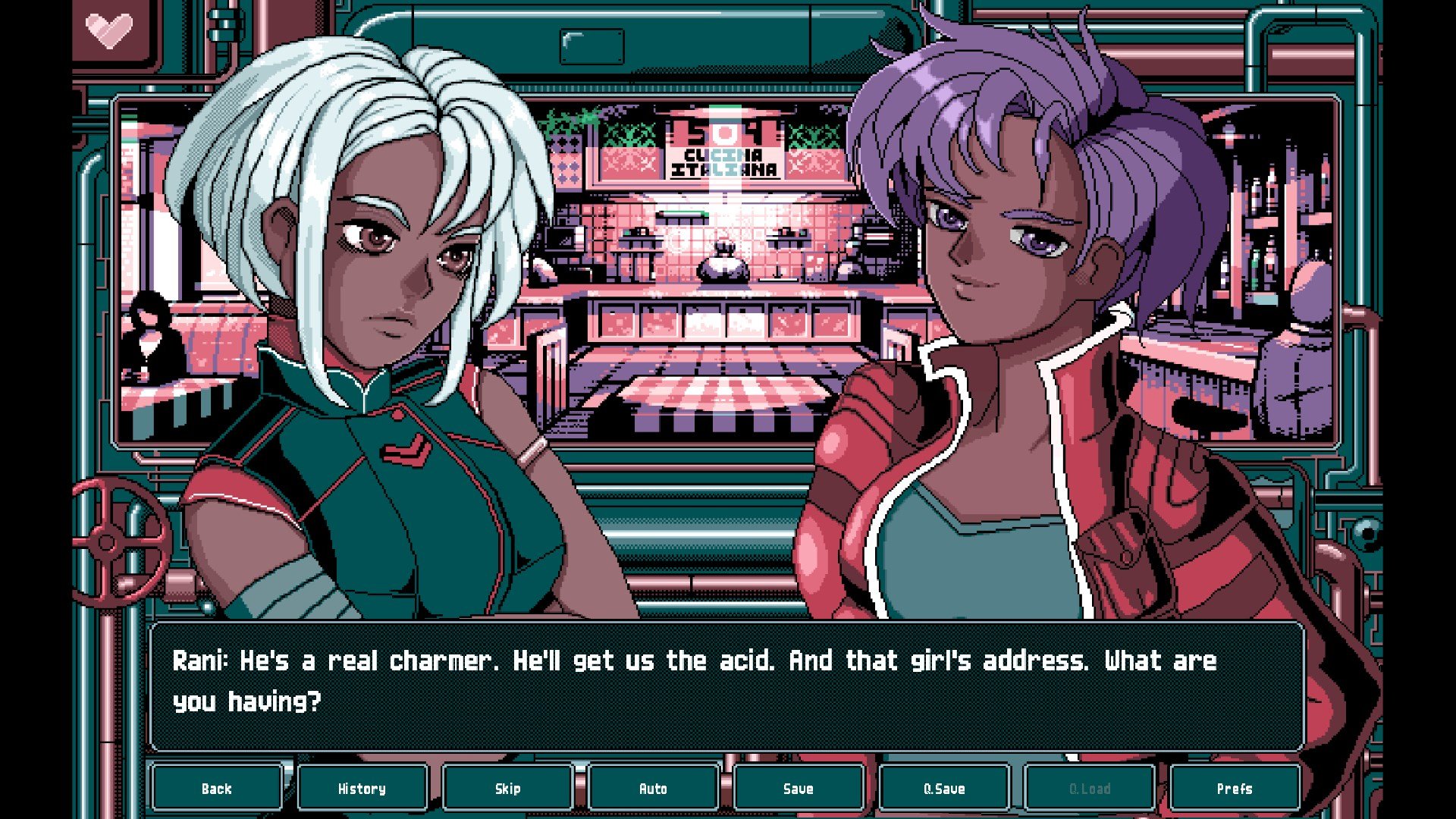Click the Q.Load quick load button

pos(1090,789)
